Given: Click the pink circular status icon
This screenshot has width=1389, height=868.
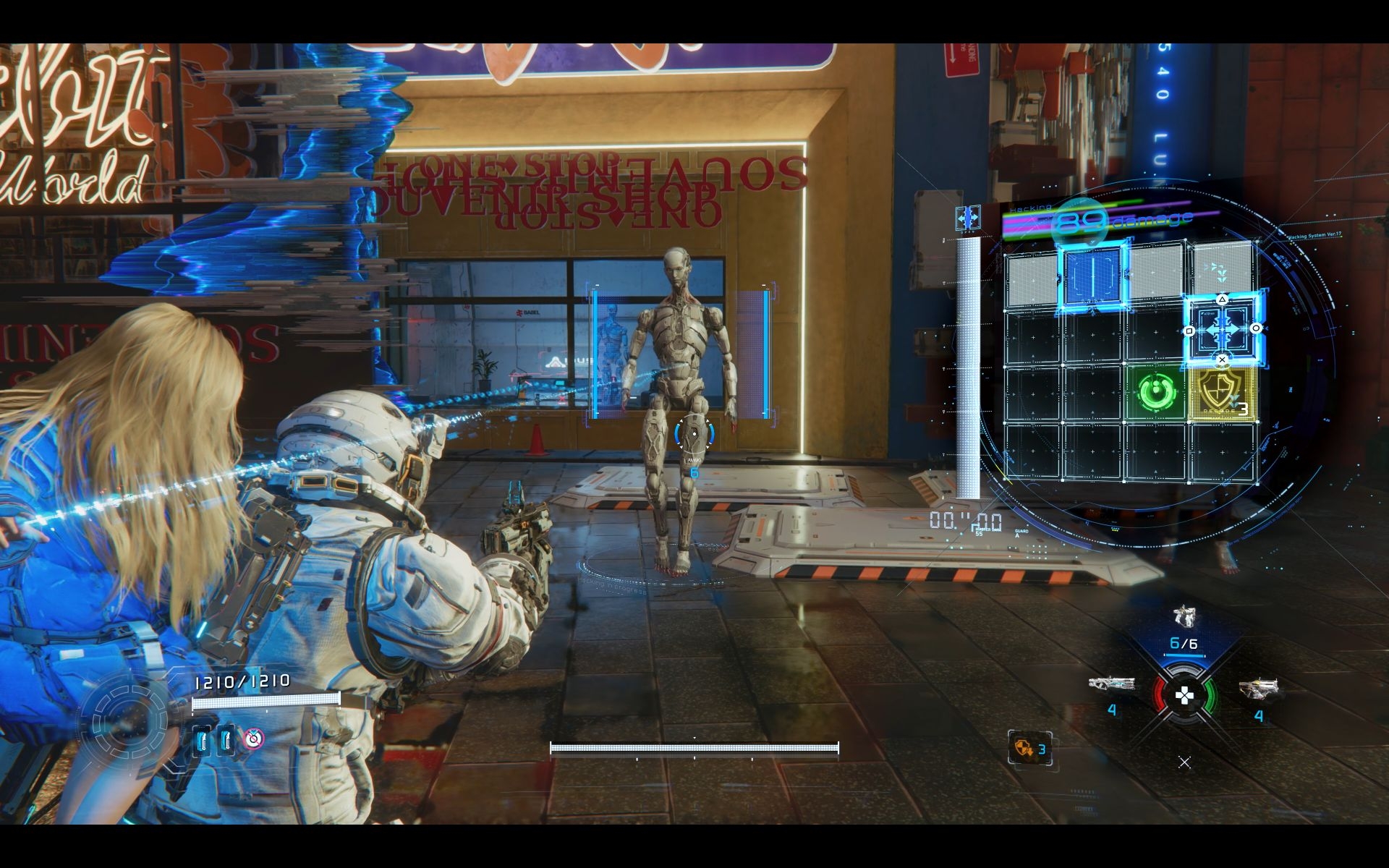Looking at the screenshot, I should 253,739.
